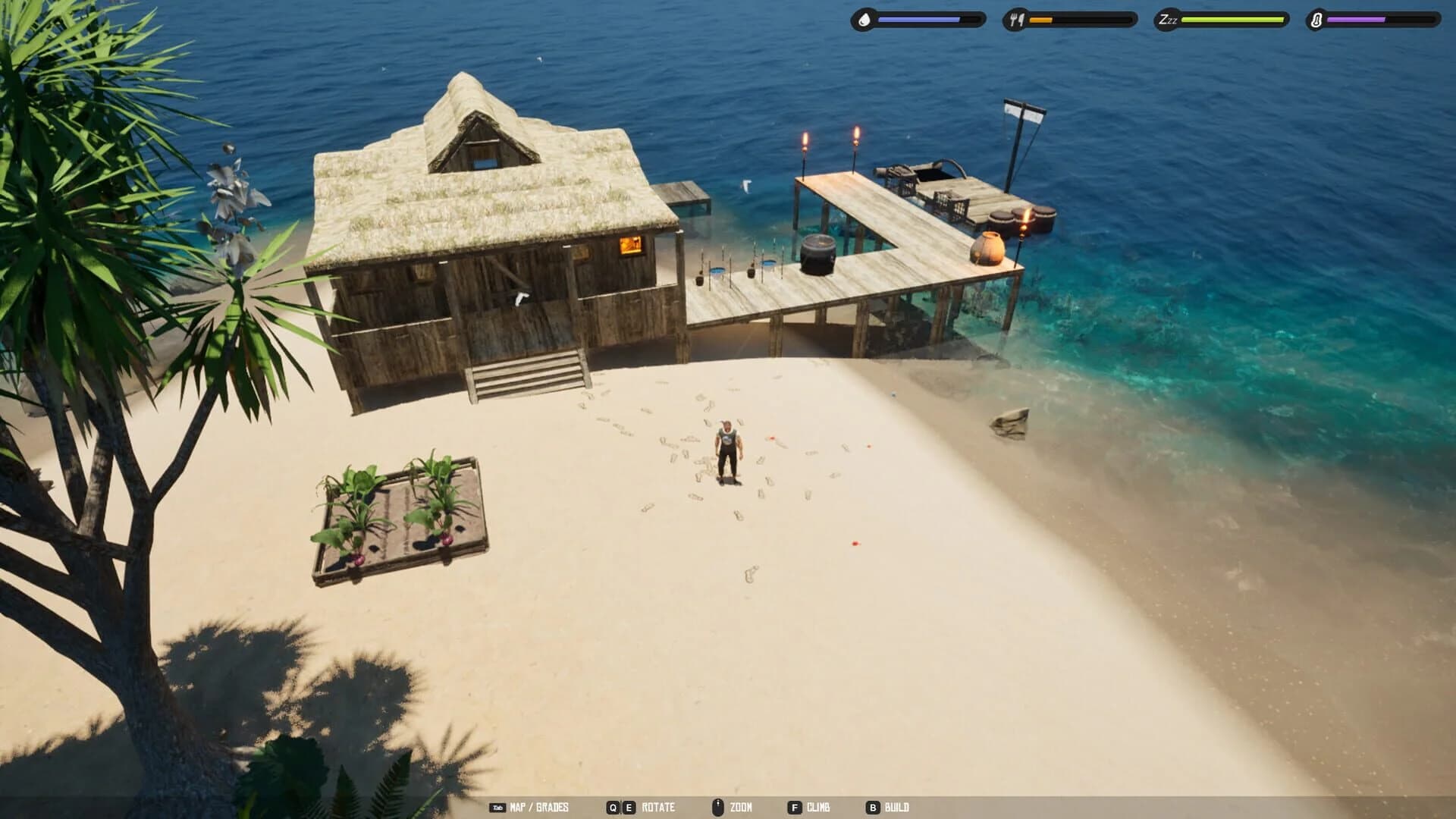Click the E key icon in the rotate hint
This screenshot has width=1456, height=819.
(628, 806)
